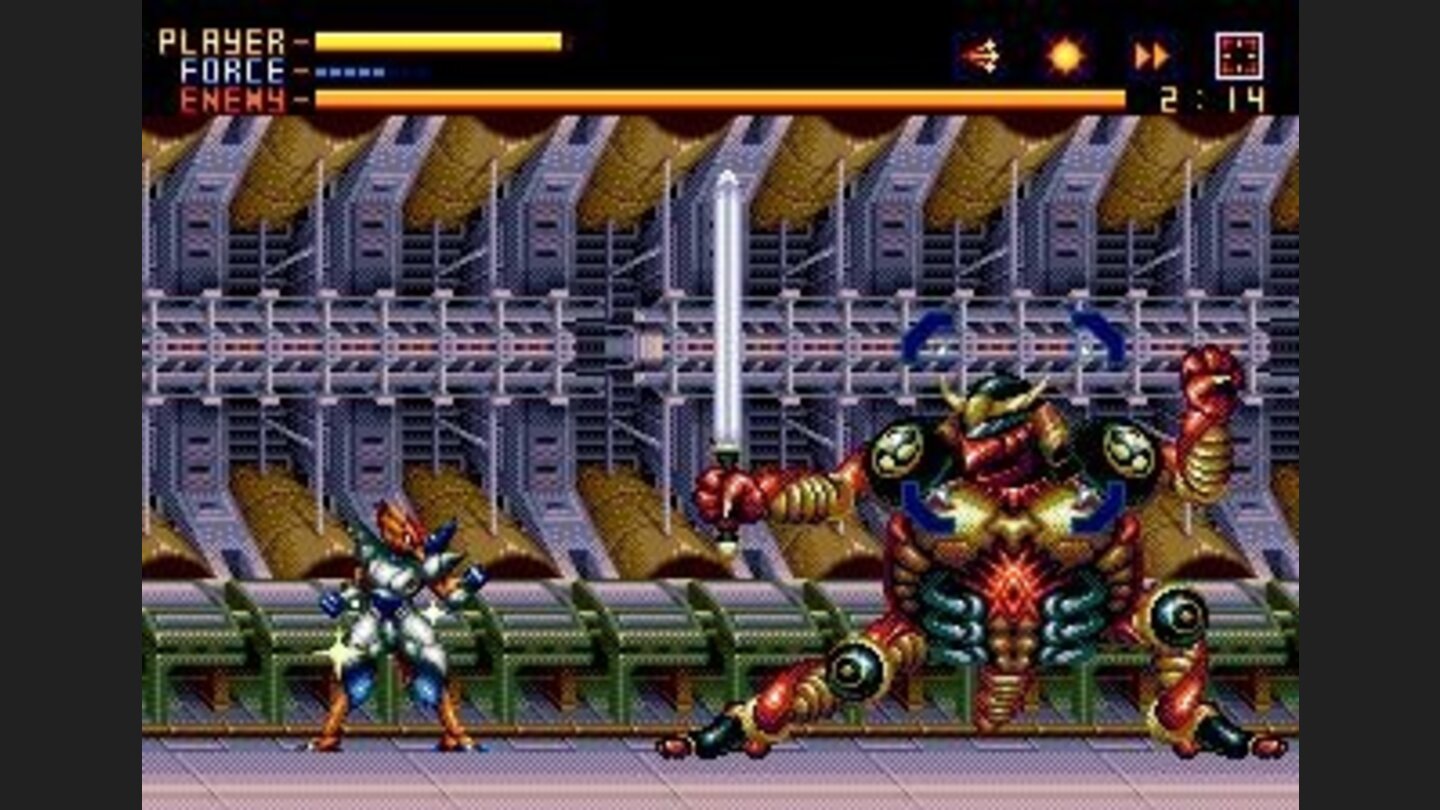This screenshot has width=1440, height=810.
Task: Click the PLAYER label in the HUD
Action: [x=220, y=41]
